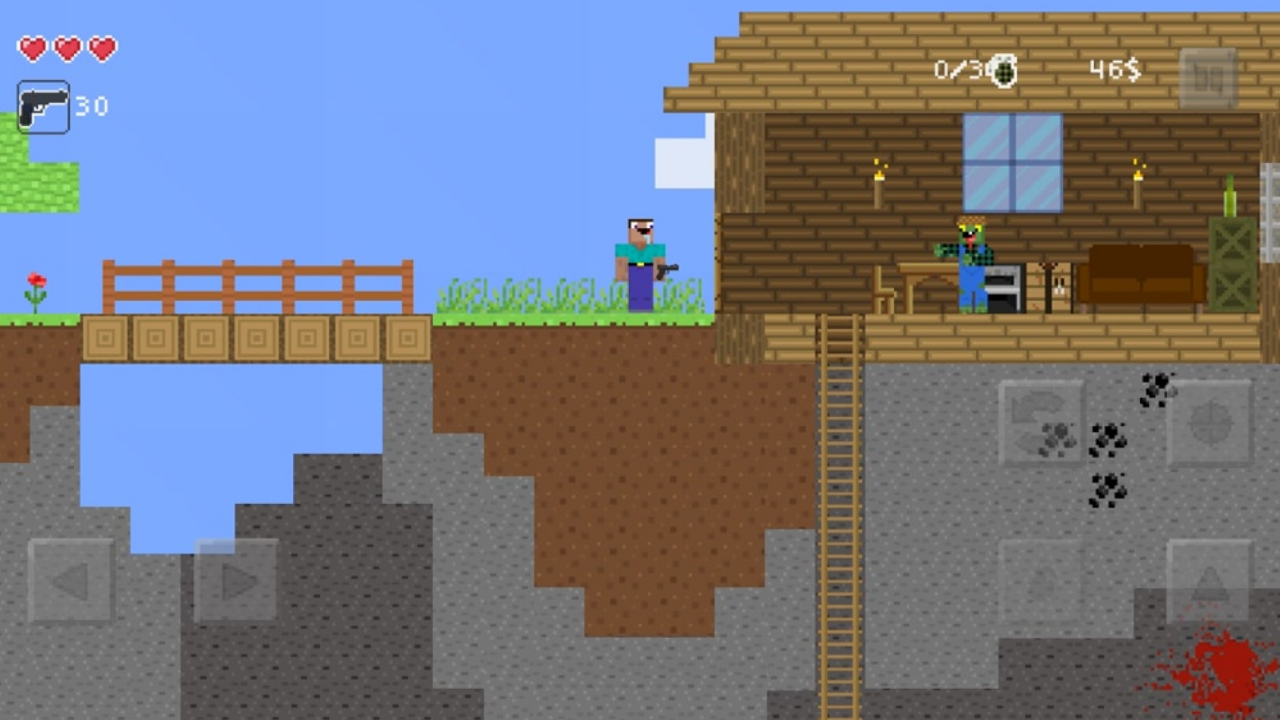The width and height of the screenshot is (1280, 720).
Task: Select the pistol icon in the ammo display
Action: coord(42,105)
